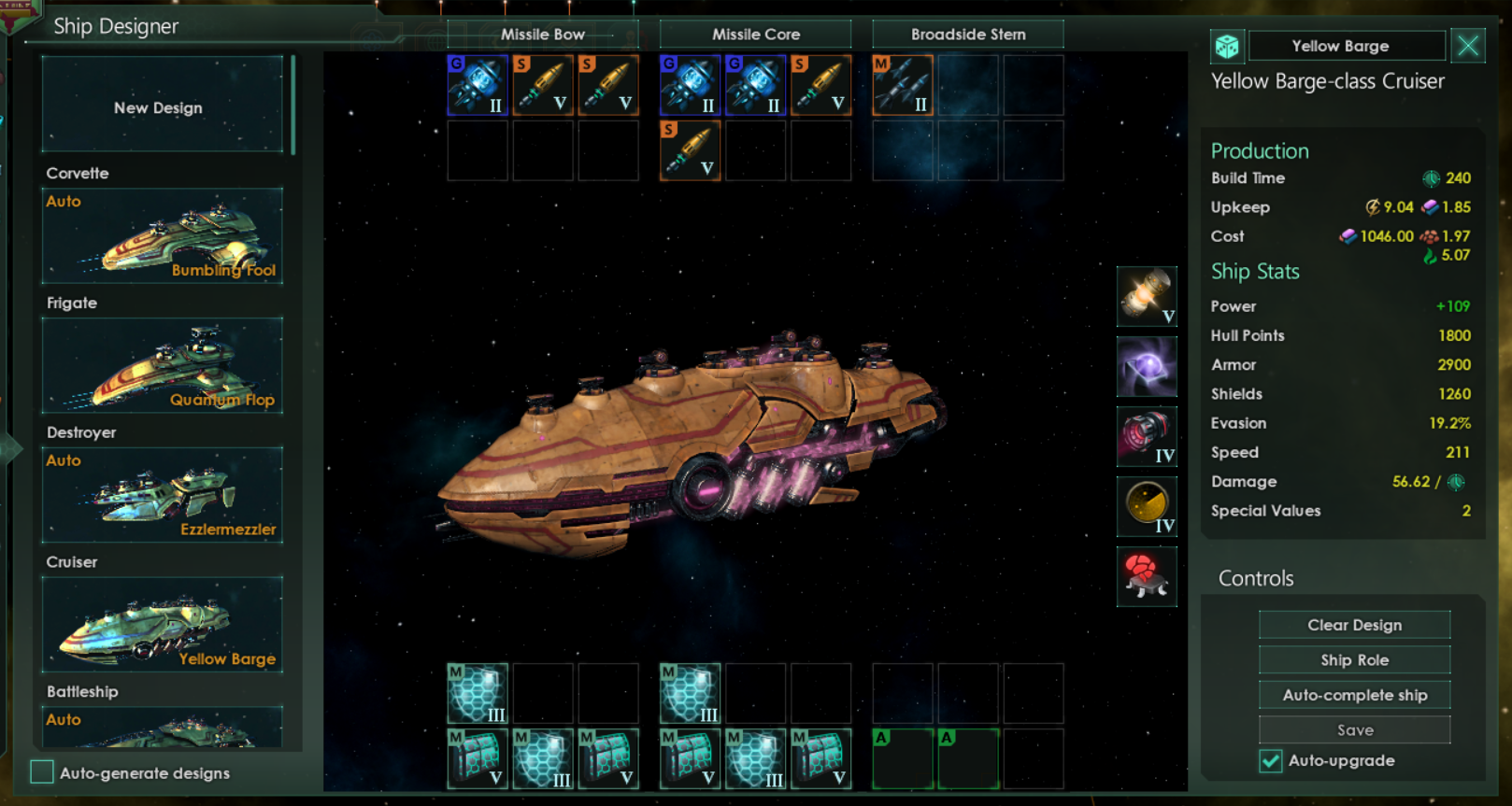Randomize the ship name with the dice icon
The height and width of the screenshot is (806, 1512).
(1227, 46)
